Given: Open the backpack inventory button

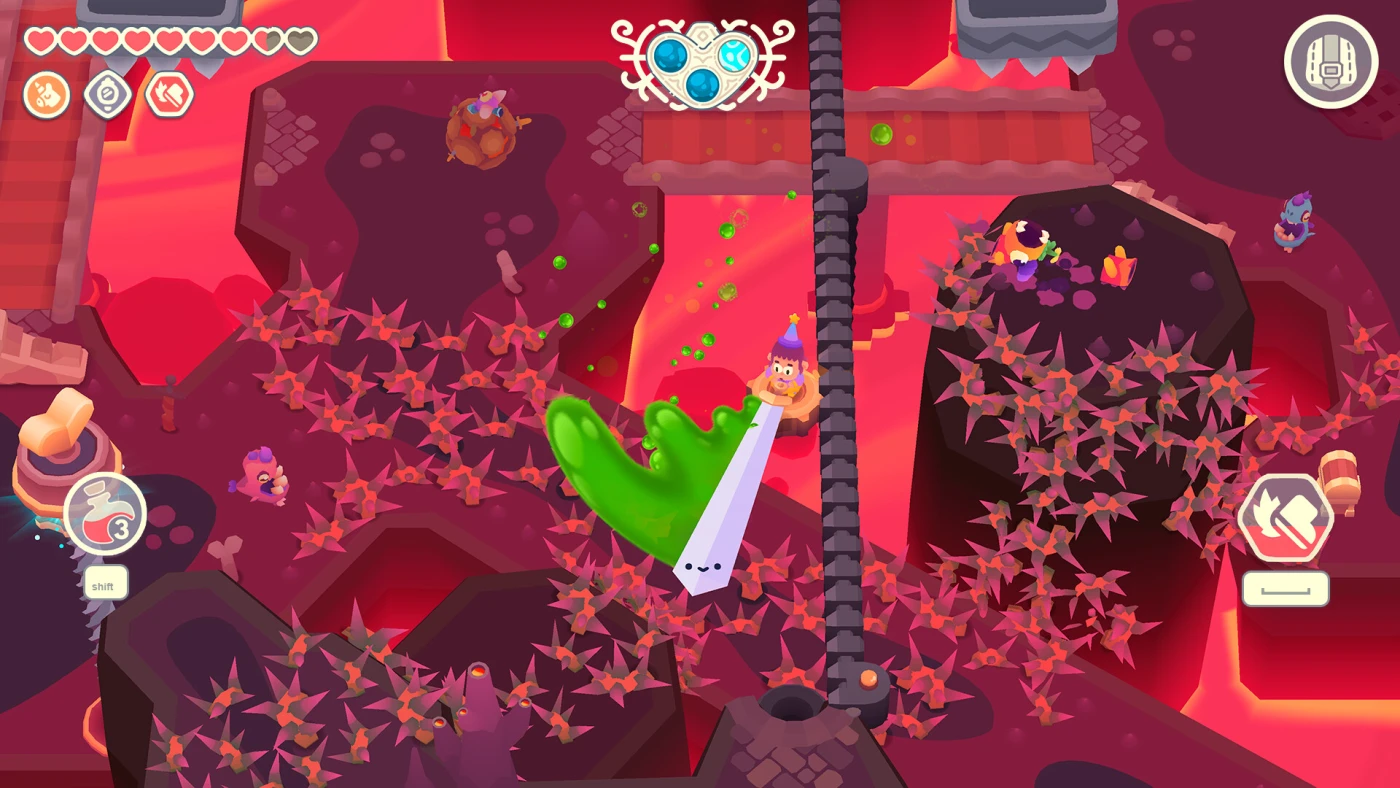Looking at the screenshot, I should [1331, 61].
